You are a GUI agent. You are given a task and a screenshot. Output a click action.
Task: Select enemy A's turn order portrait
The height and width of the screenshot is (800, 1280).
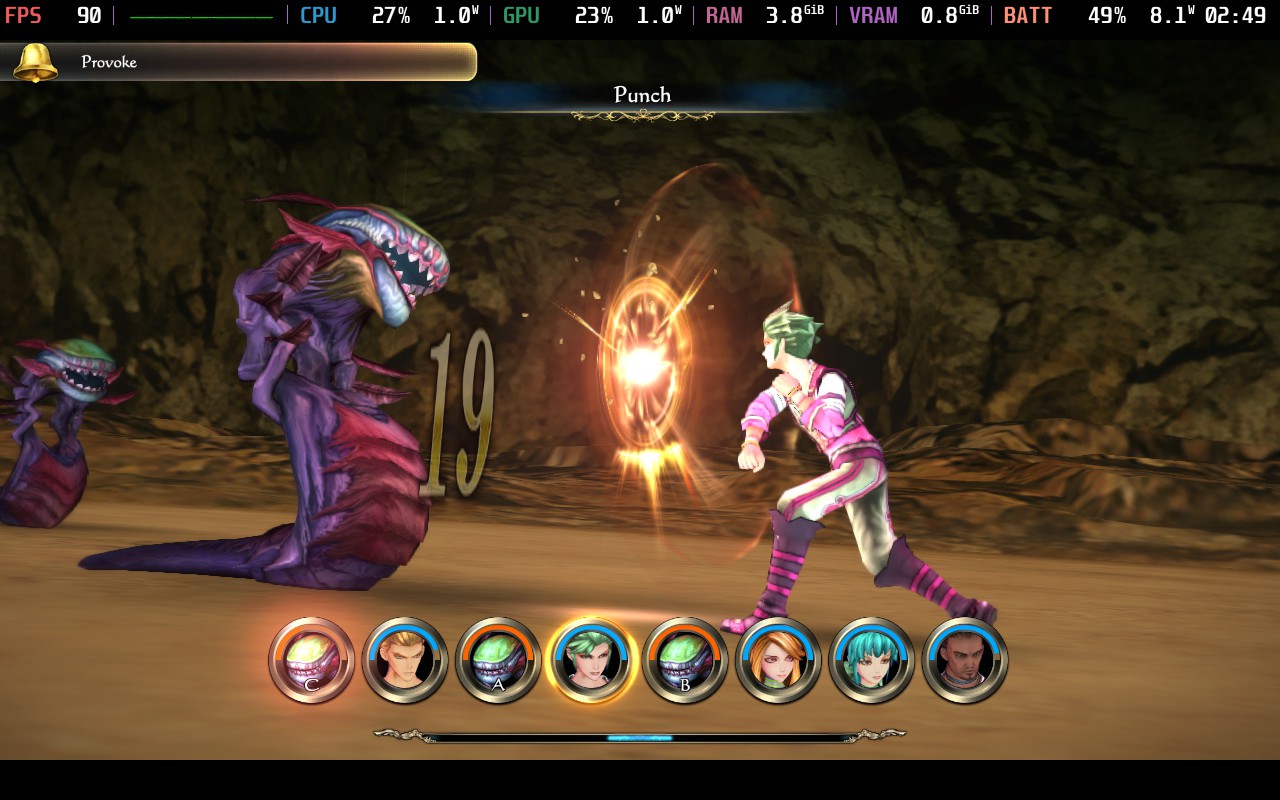click(x=498, y=660)
